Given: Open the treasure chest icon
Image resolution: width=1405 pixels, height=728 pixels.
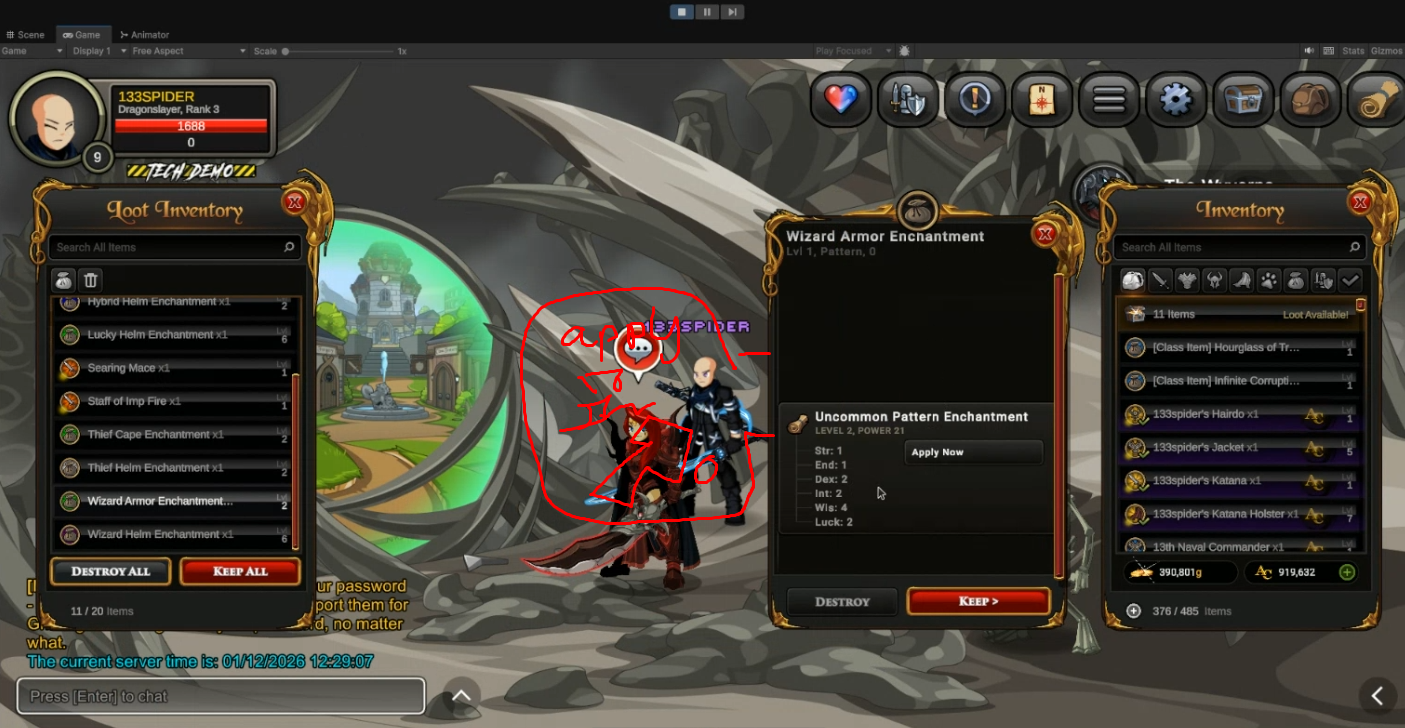Looking at the screenshot, I should [x=1243, y=99].
